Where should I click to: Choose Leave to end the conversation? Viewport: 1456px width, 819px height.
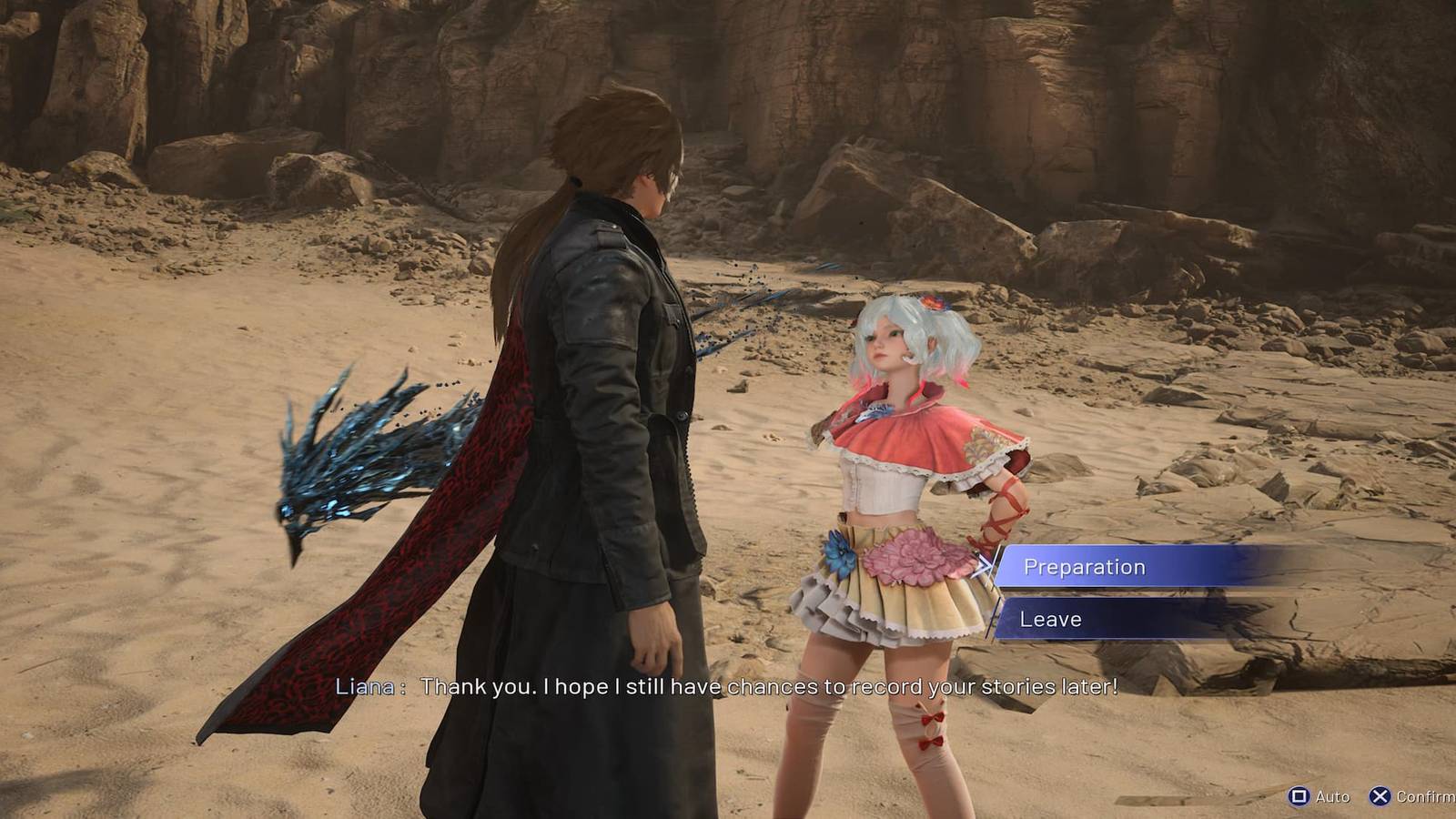point(1053,619)
